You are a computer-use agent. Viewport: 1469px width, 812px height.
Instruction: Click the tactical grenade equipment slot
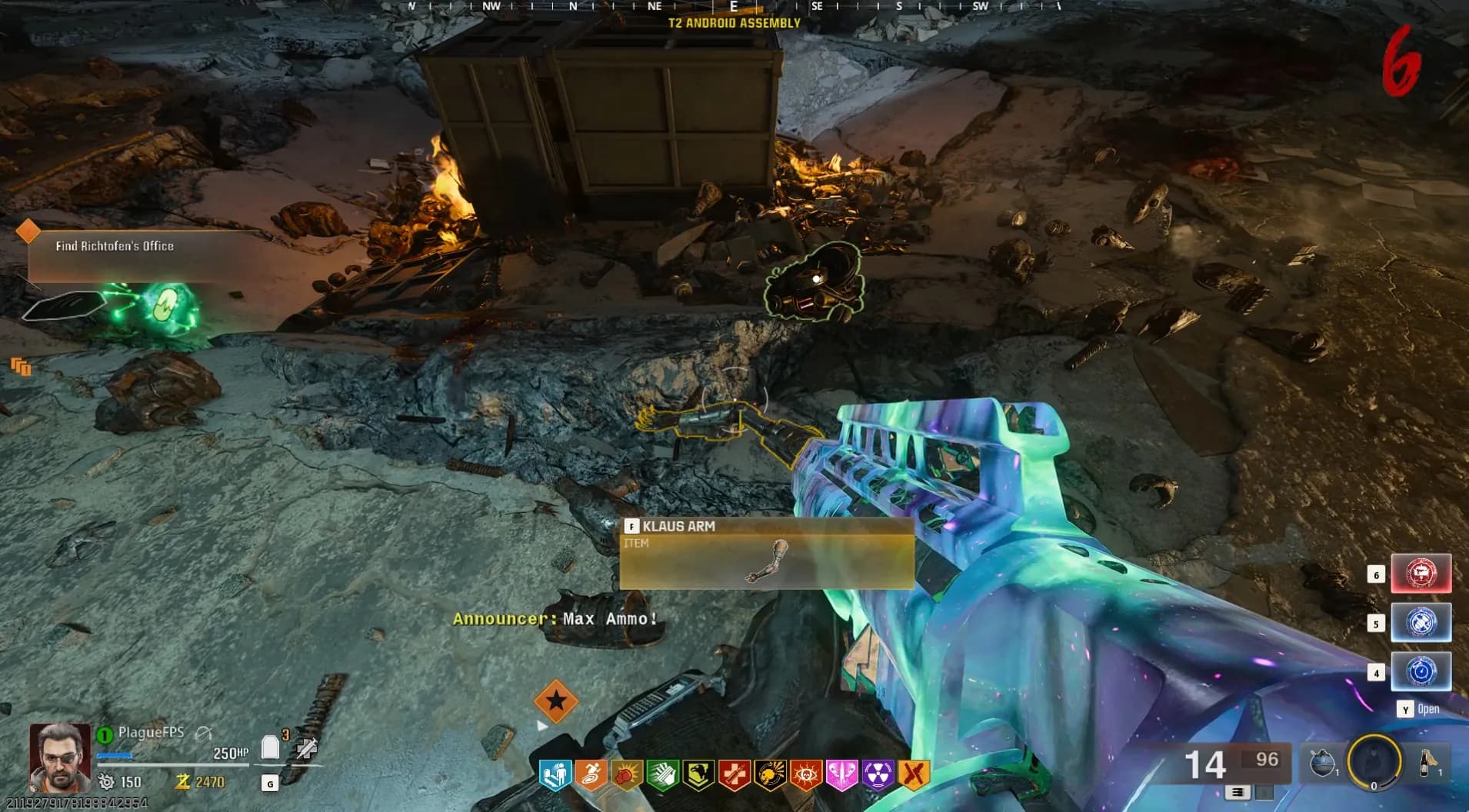point(1323,763)
